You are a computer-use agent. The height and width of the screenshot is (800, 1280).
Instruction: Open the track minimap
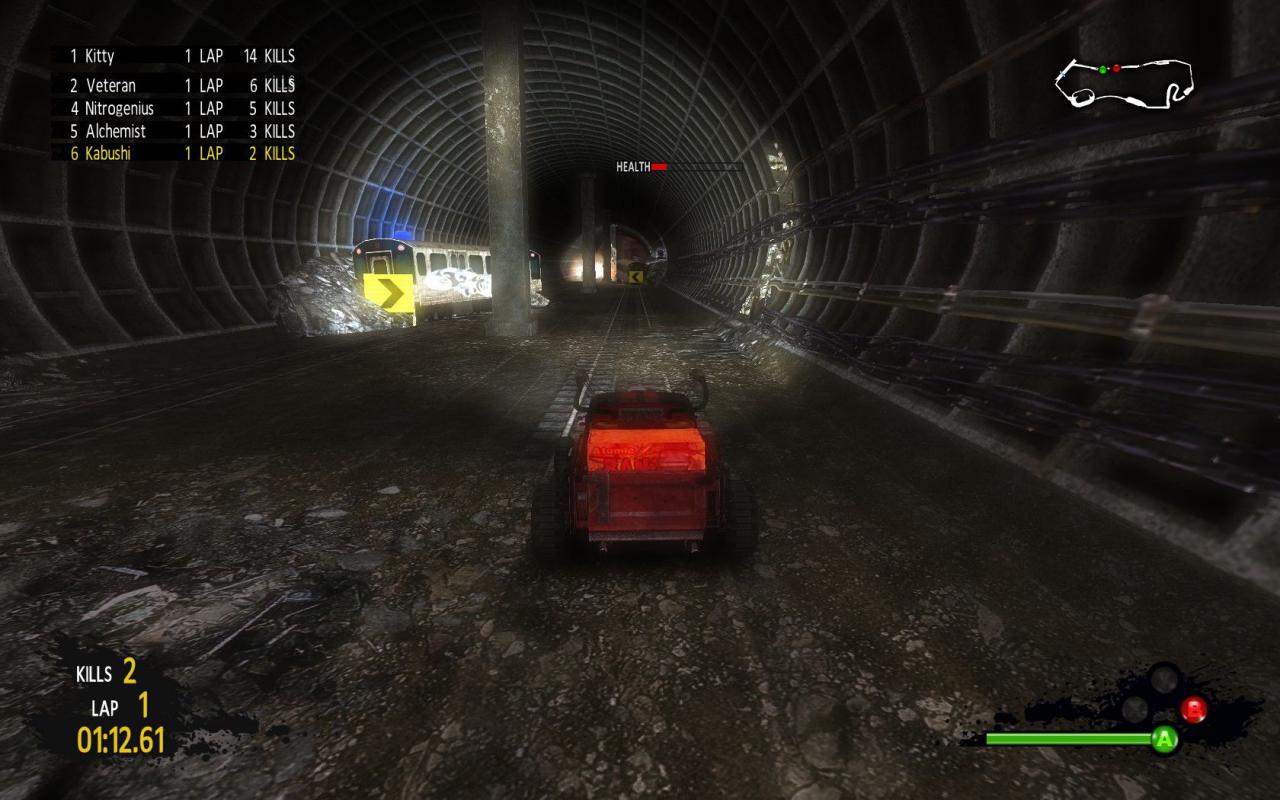pos(1124,82)
